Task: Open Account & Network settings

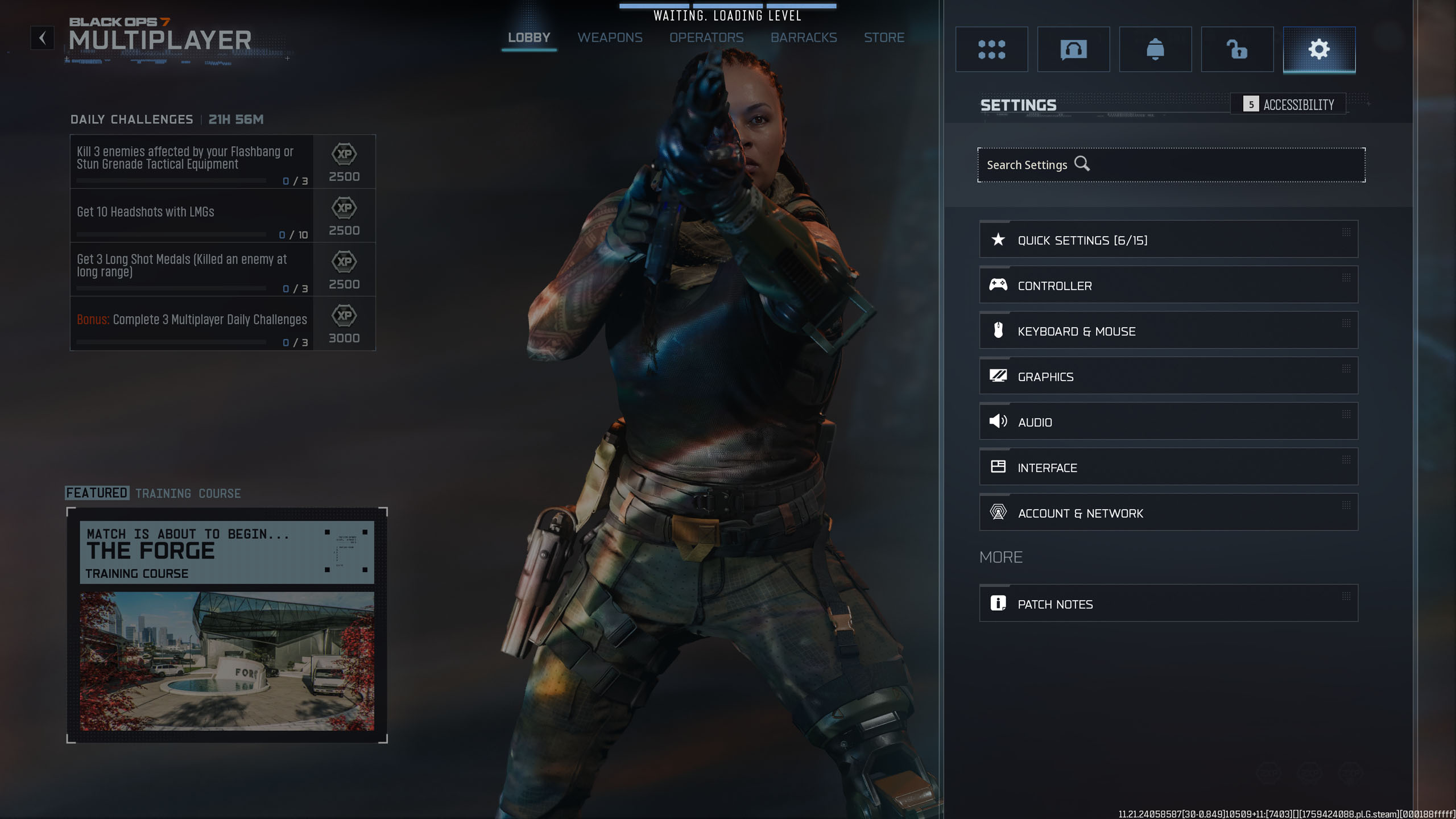Action: point(1168,512)
